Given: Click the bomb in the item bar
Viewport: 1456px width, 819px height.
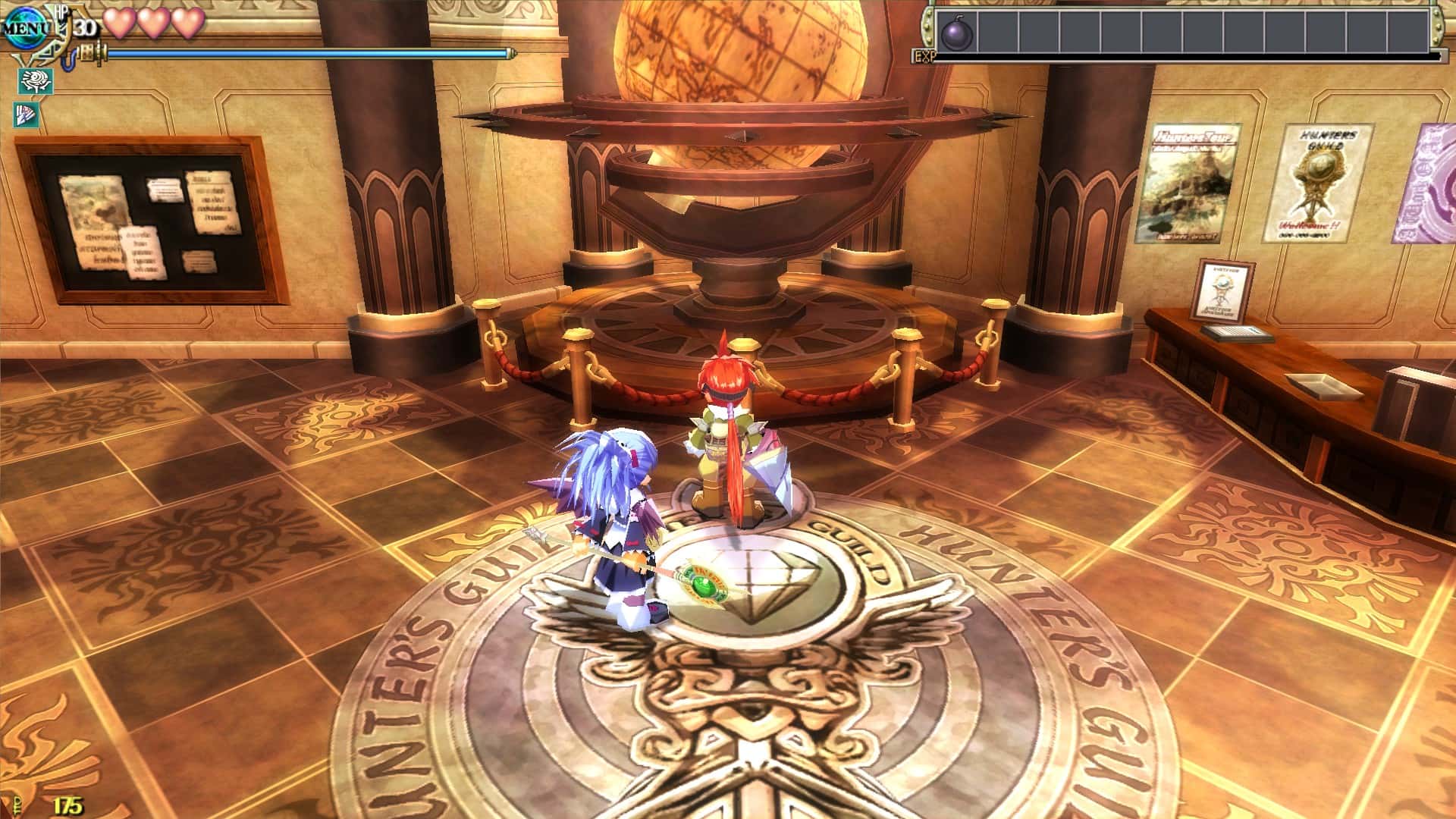Looking at the screenshot, I should [x=959, y=33].
